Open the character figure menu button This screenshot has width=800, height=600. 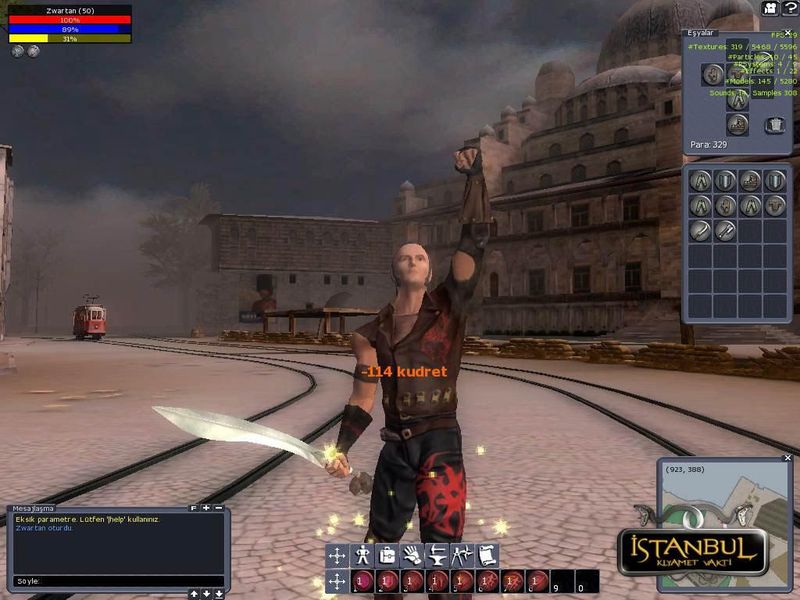[x=363, y=556]
